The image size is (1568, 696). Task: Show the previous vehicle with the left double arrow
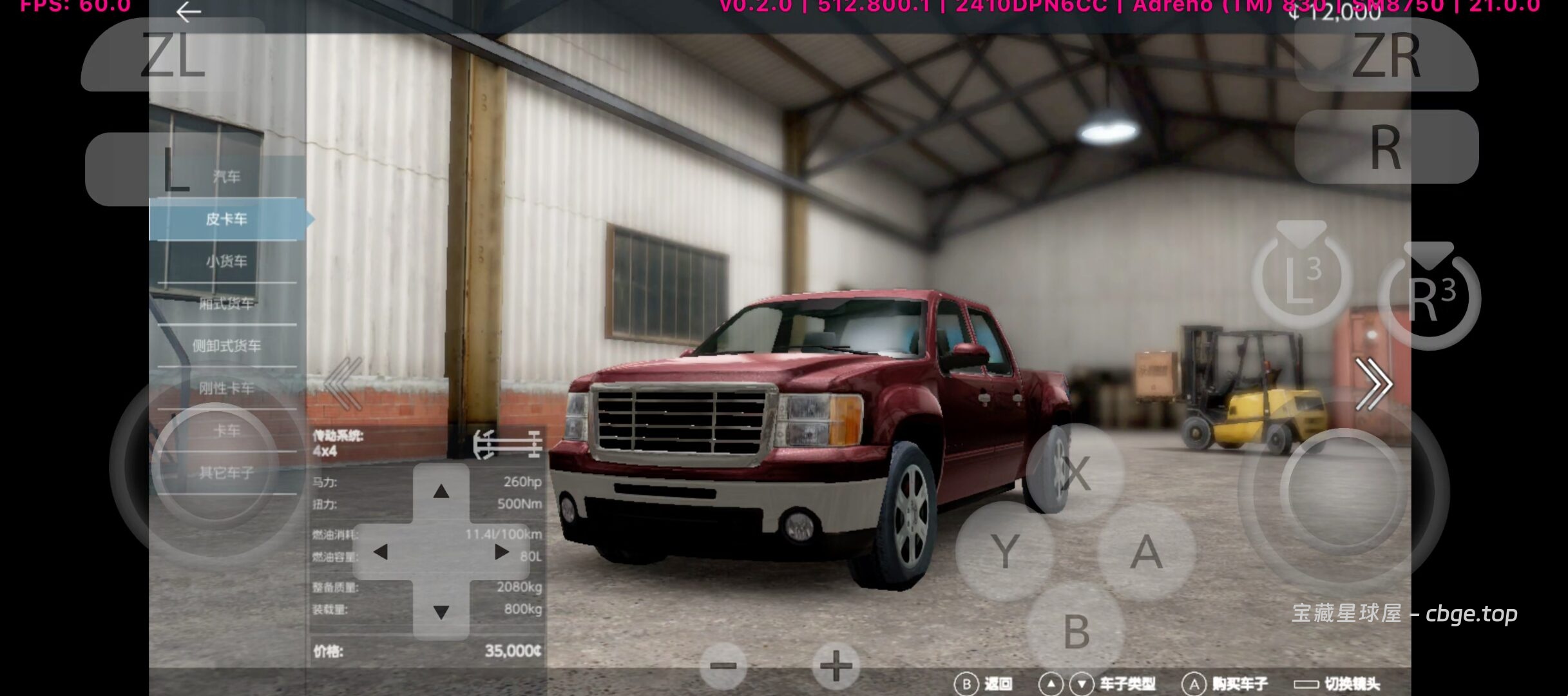pos(343,384)
